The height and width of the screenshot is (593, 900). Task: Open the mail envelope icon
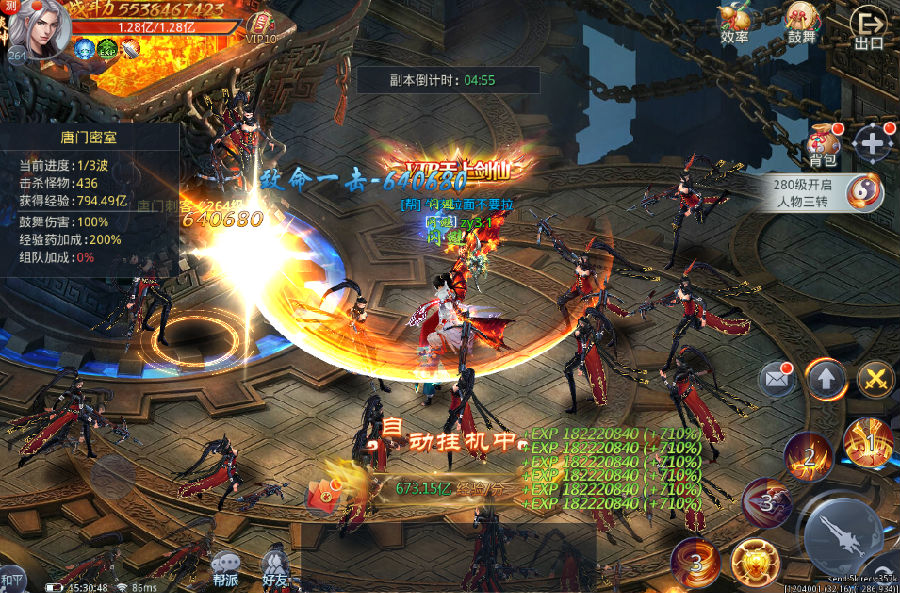coord(777,378)
